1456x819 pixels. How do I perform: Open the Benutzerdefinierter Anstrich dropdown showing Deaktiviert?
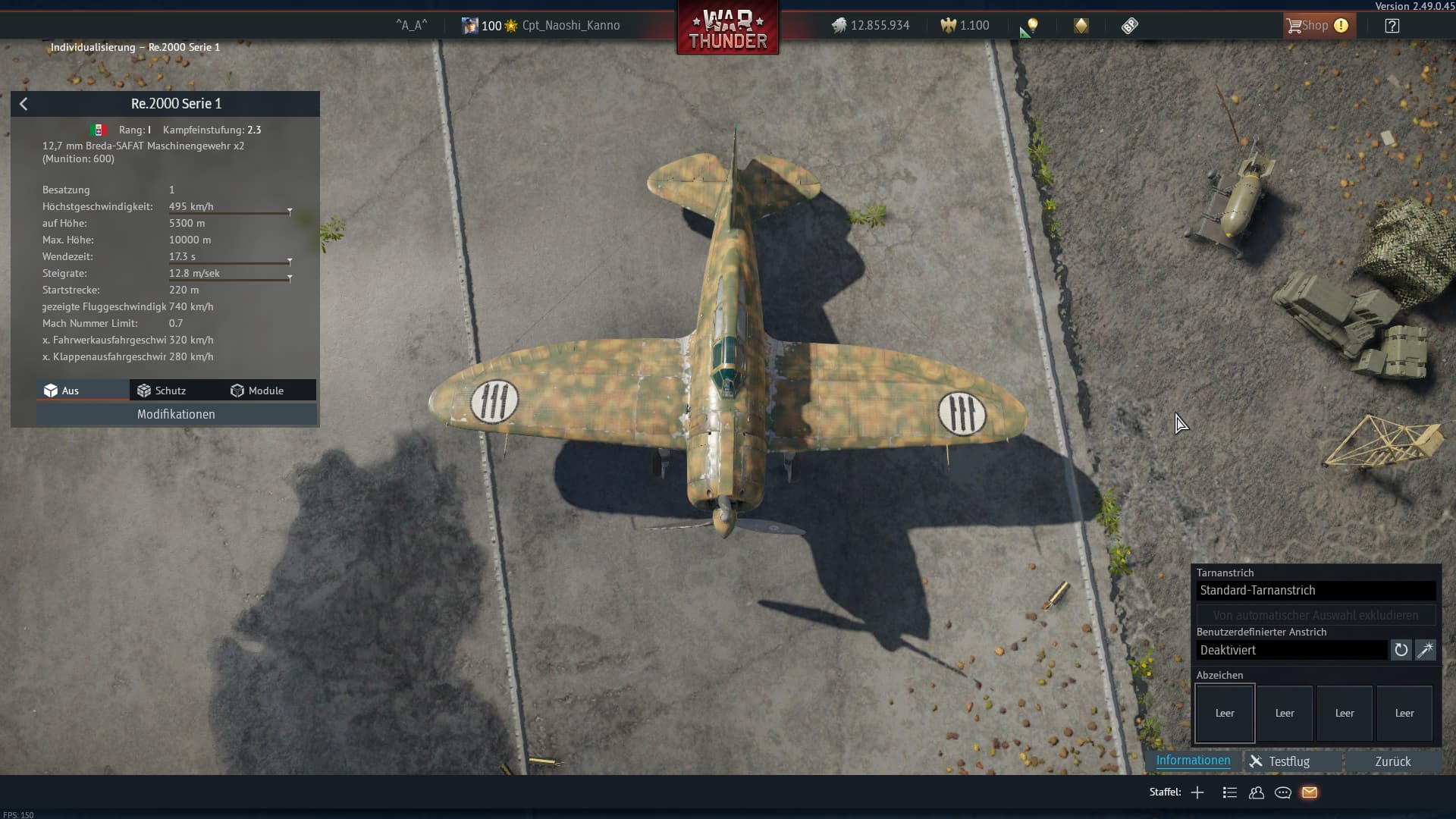click(x=1291, y=650)
